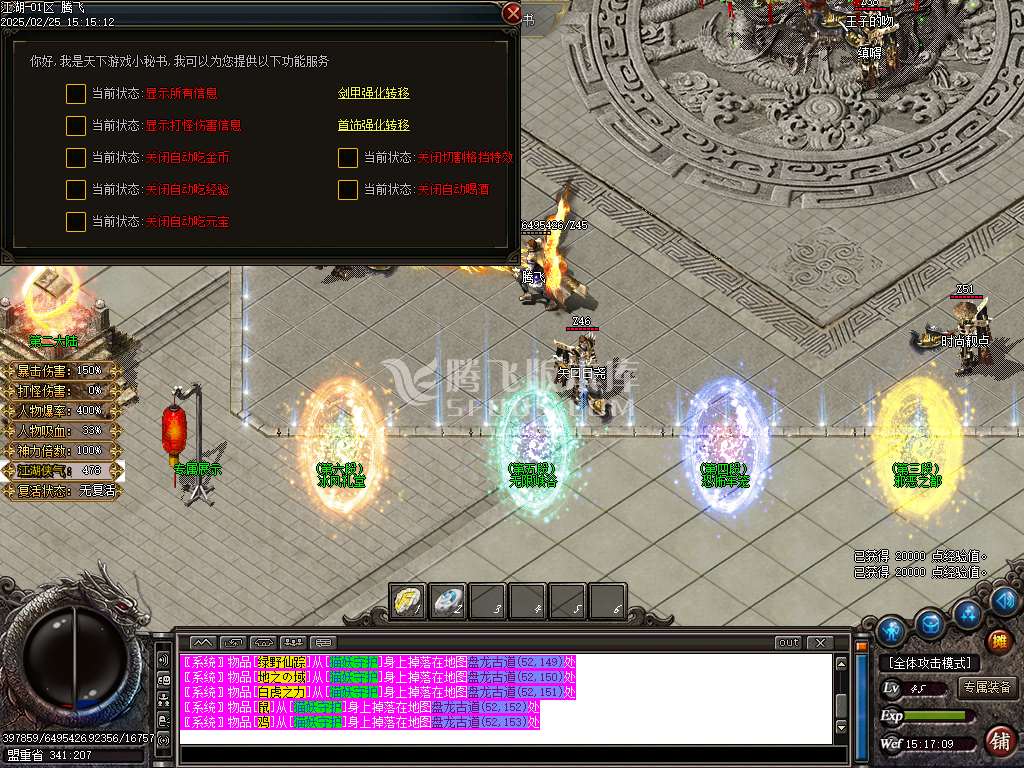Open the 专属装备 panel

coord(988,688)
